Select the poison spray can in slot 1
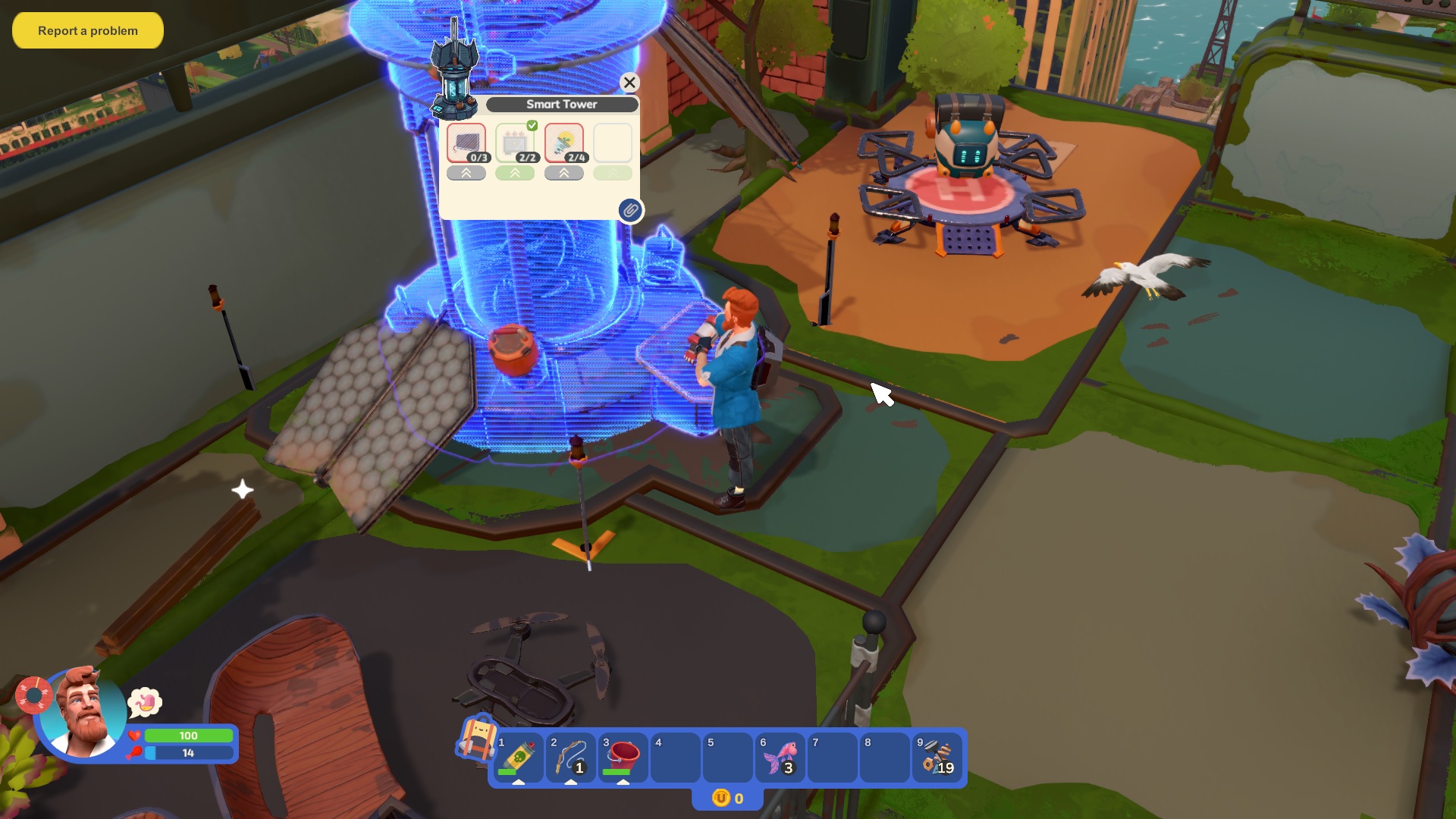The width and height of the screenshot is (1456, 819). (519, 758)
